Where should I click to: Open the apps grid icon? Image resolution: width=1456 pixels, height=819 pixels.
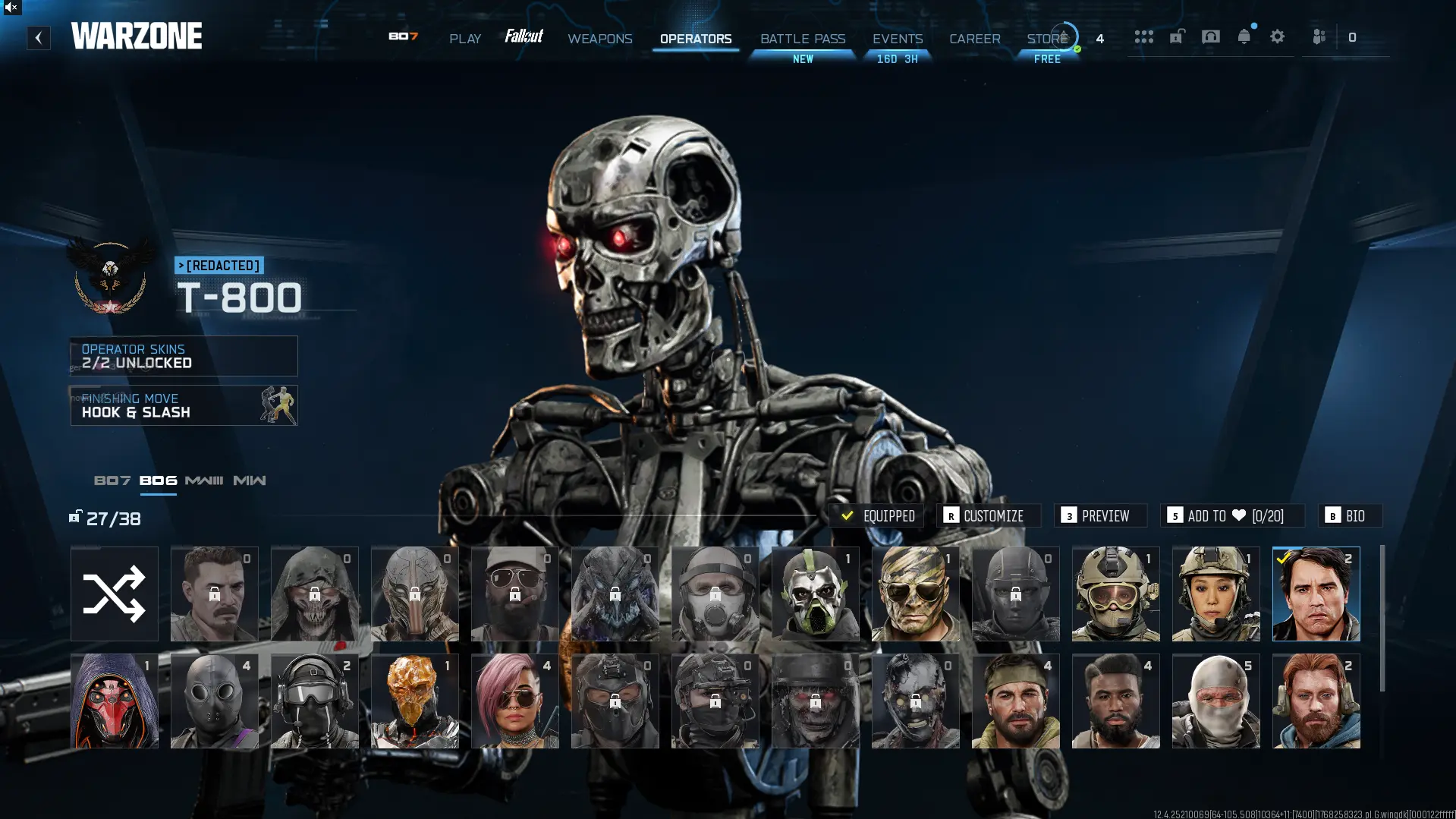(1144, 36)
